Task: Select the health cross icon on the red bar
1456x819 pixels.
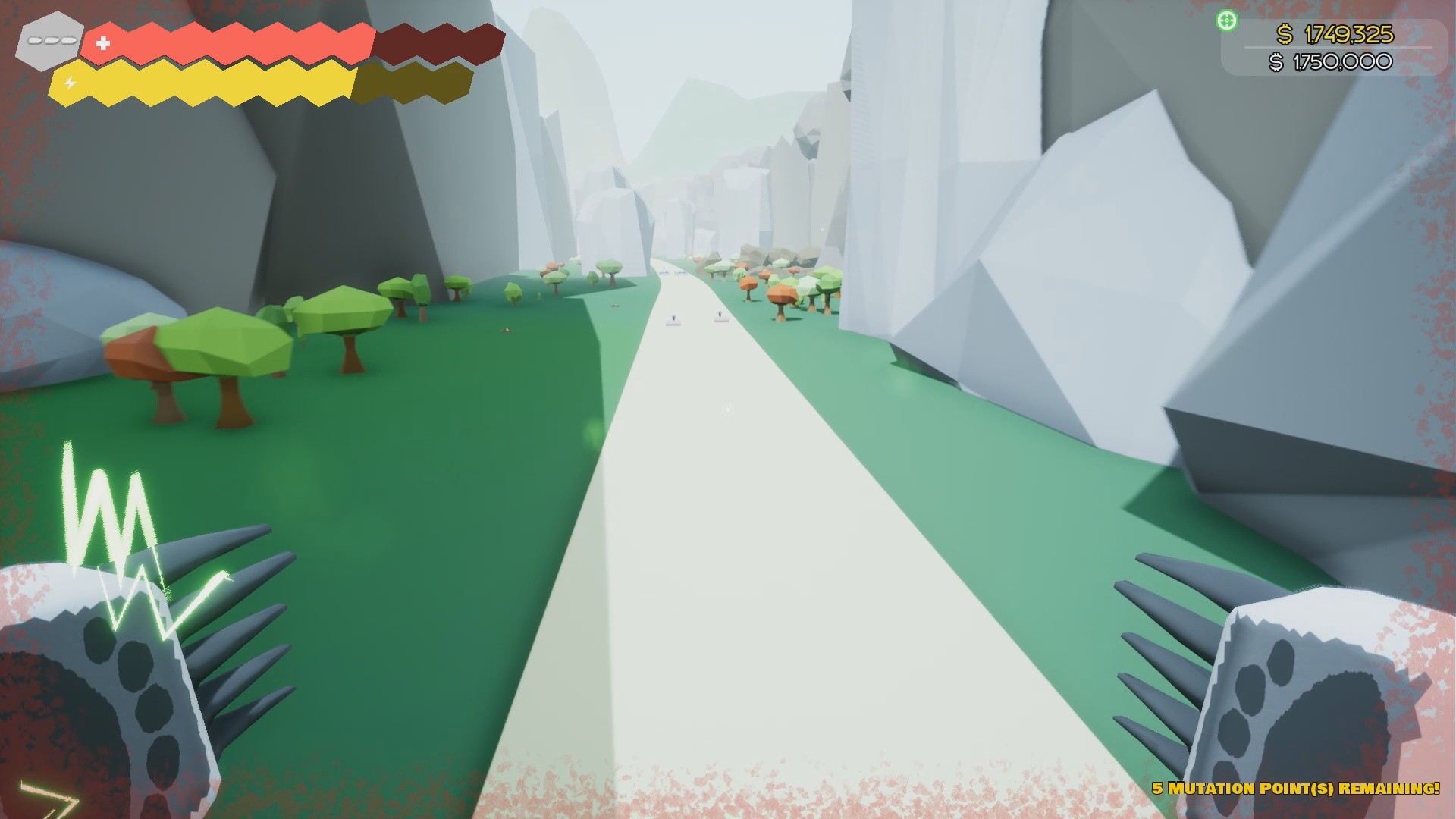Action: coord(102,44)
